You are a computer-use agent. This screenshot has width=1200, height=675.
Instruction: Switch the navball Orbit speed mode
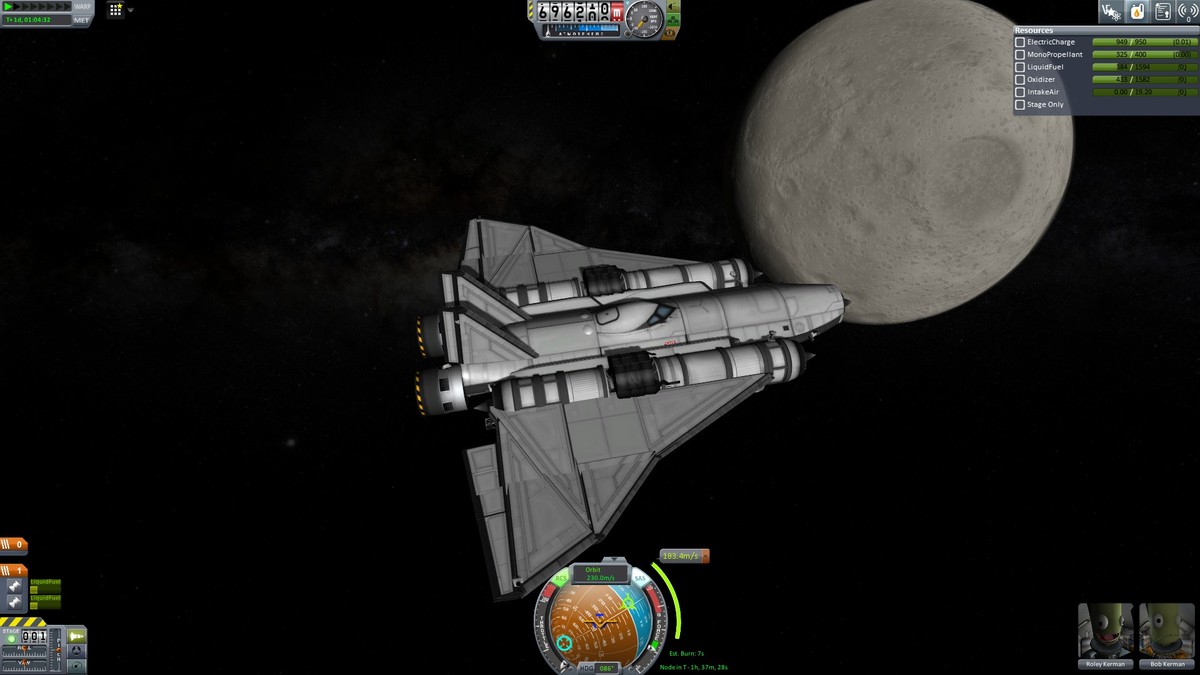click(599, 574)
